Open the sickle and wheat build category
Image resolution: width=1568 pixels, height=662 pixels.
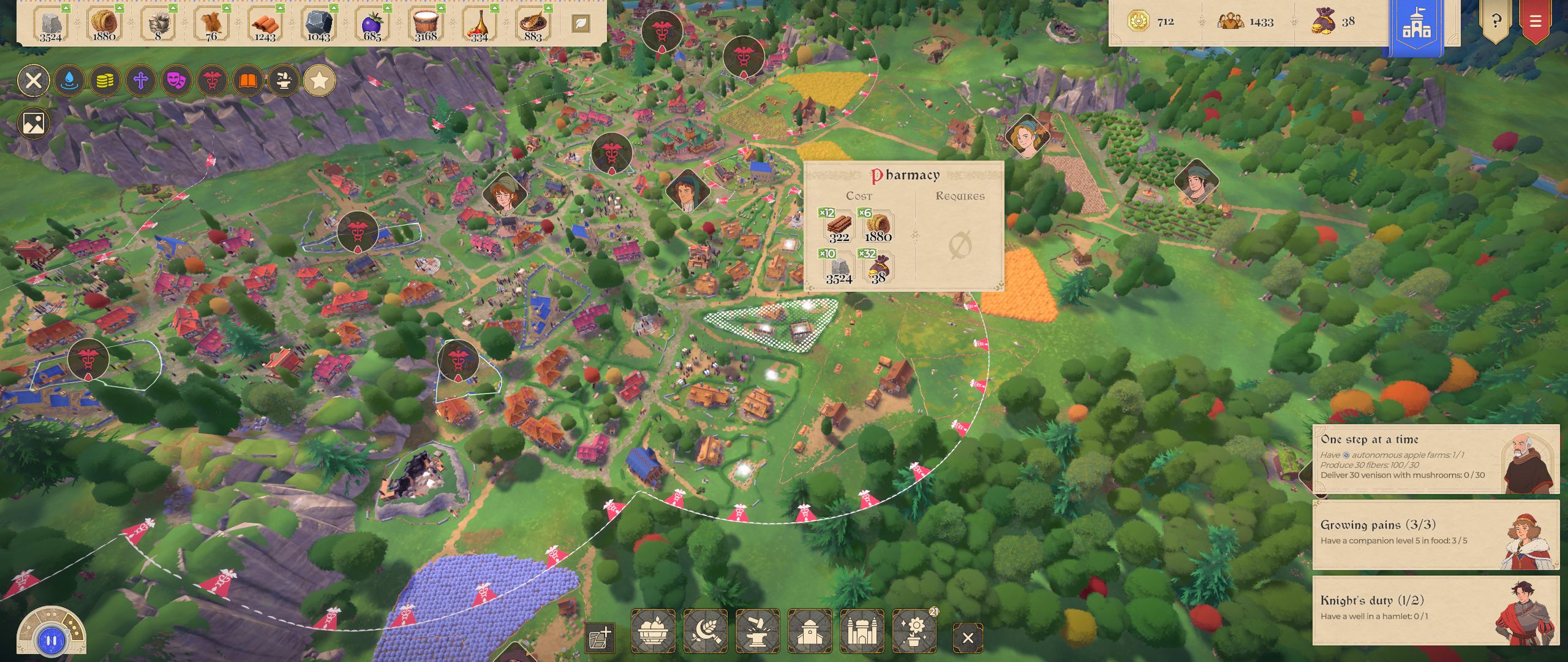click(705, 631)
